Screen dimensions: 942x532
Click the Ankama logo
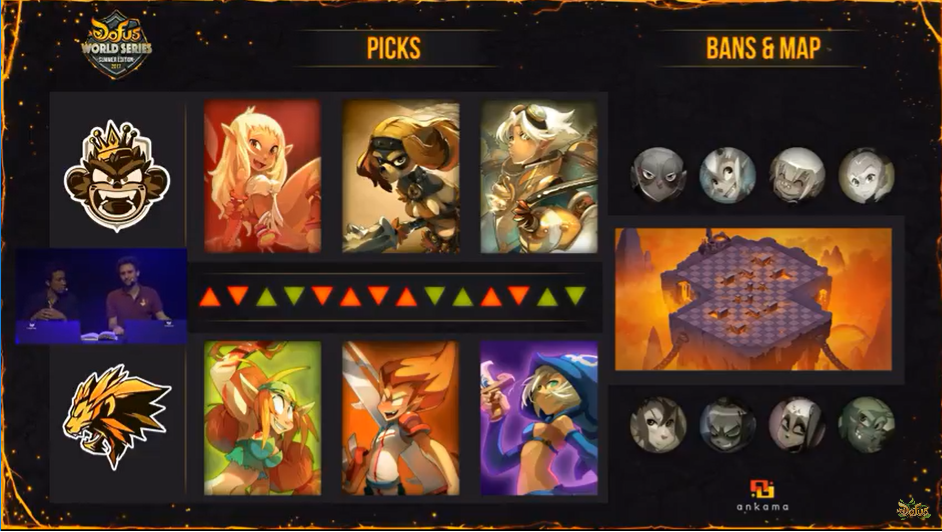[762, 496]
